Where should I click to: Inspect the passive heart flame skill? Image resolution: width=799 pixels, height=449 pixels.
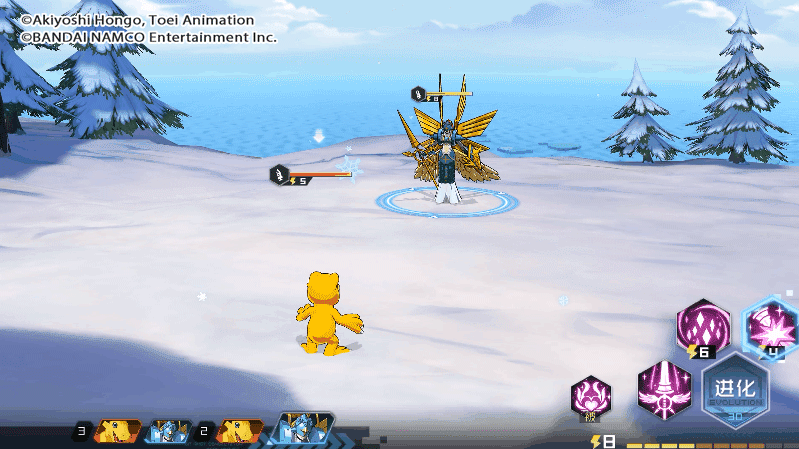coord(591,397)
